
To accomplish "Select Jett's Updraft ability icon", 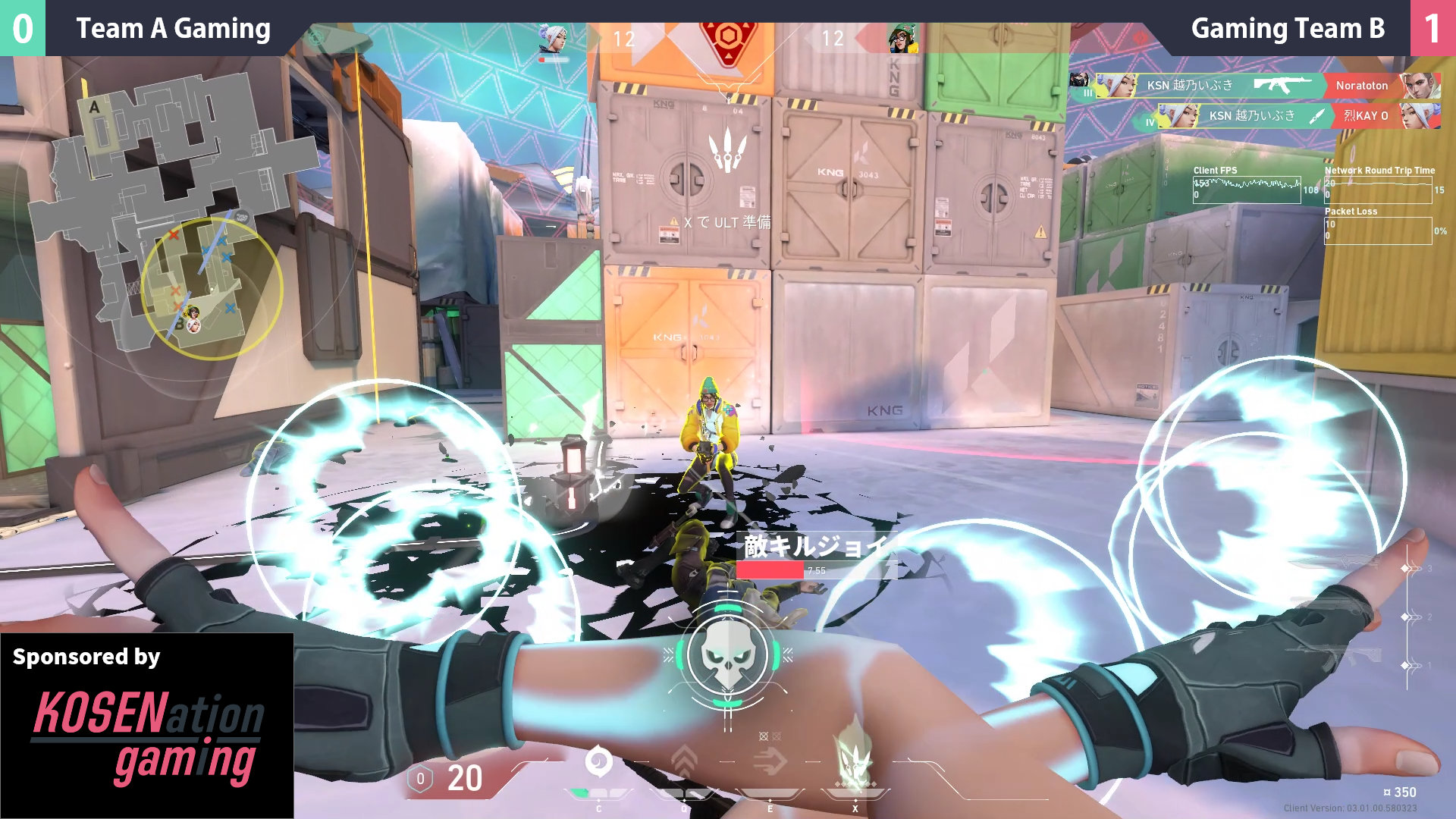I will click(x=684, y=762).
